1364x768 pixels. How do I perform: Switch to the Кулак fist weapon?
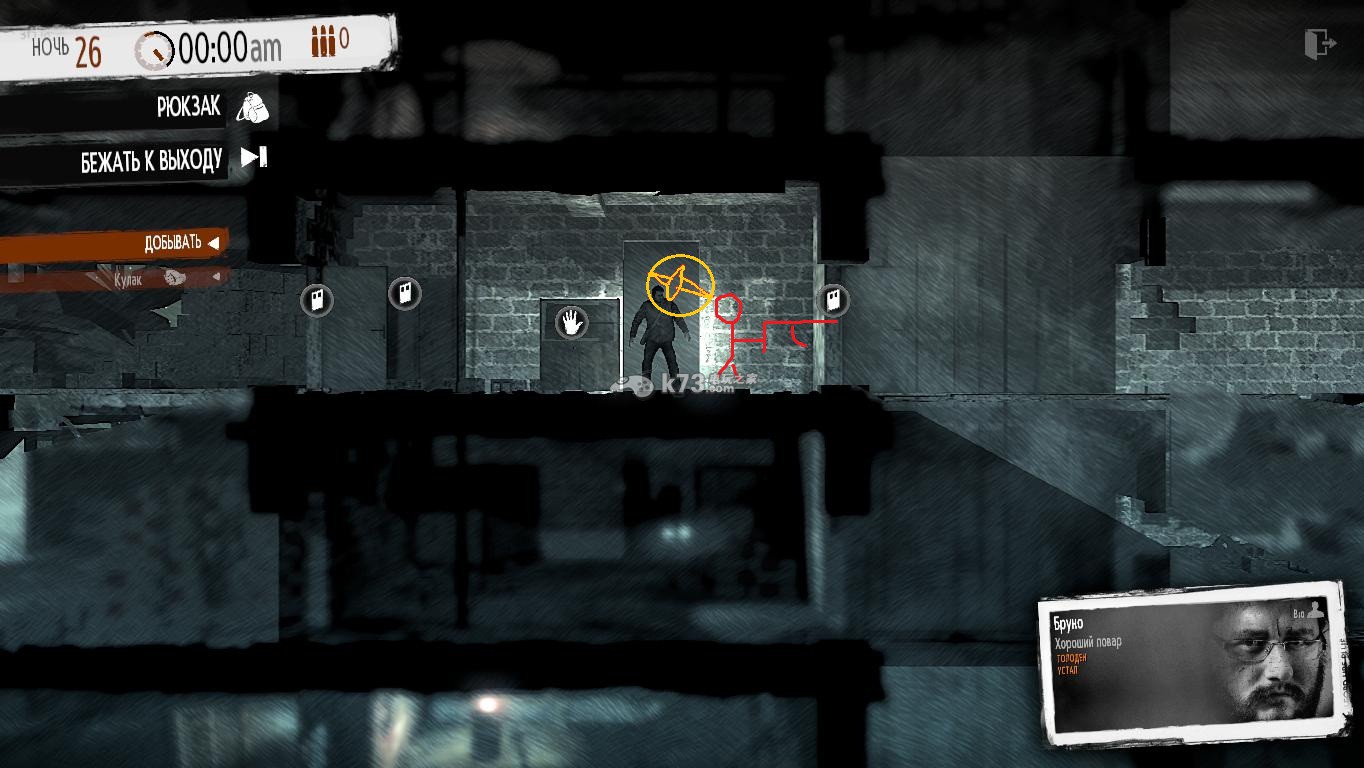tap(150, 279)
